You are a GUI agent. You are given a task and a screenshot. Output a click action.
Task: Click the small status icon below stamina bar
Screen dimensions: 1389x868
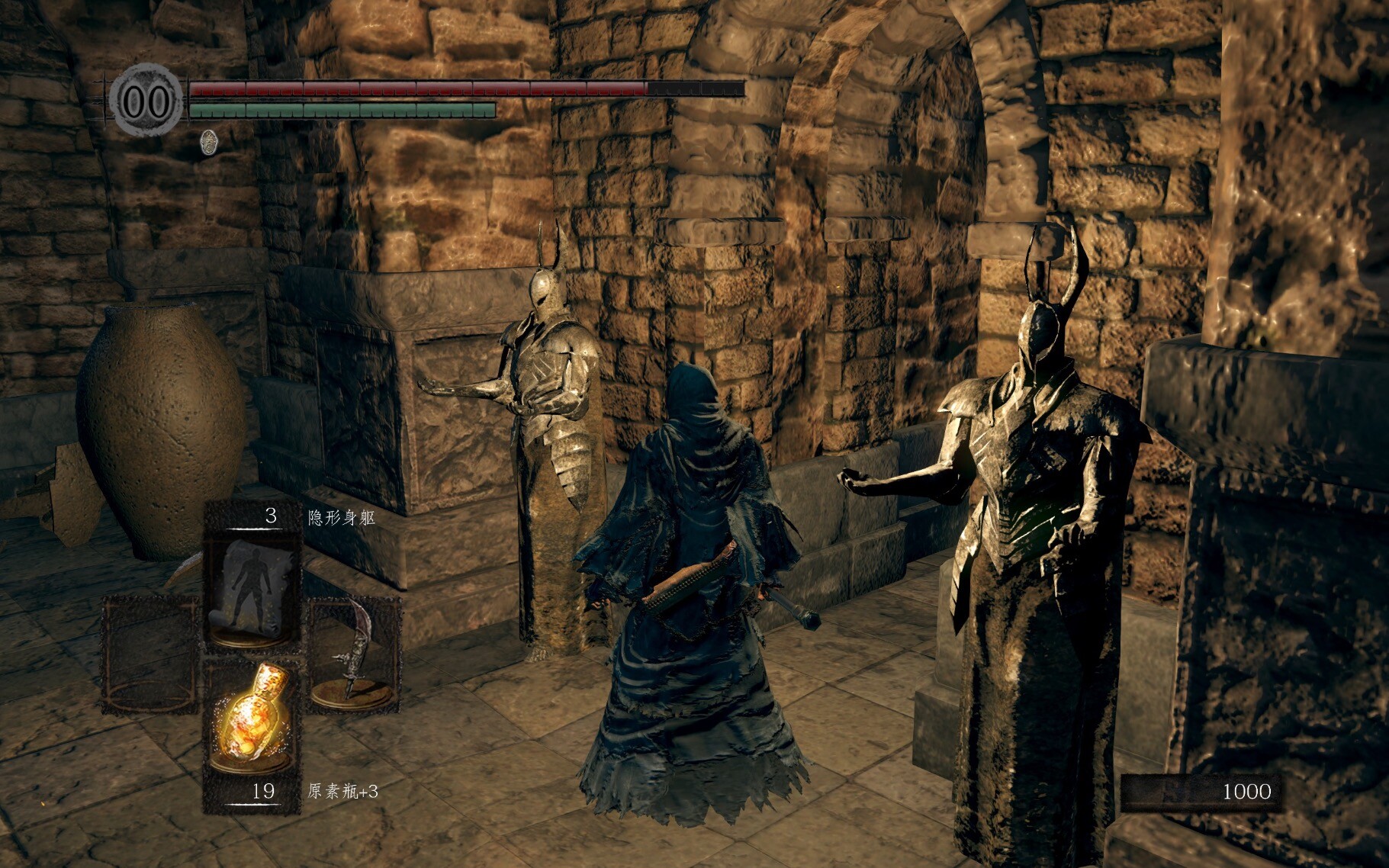[x=208, y=142]
